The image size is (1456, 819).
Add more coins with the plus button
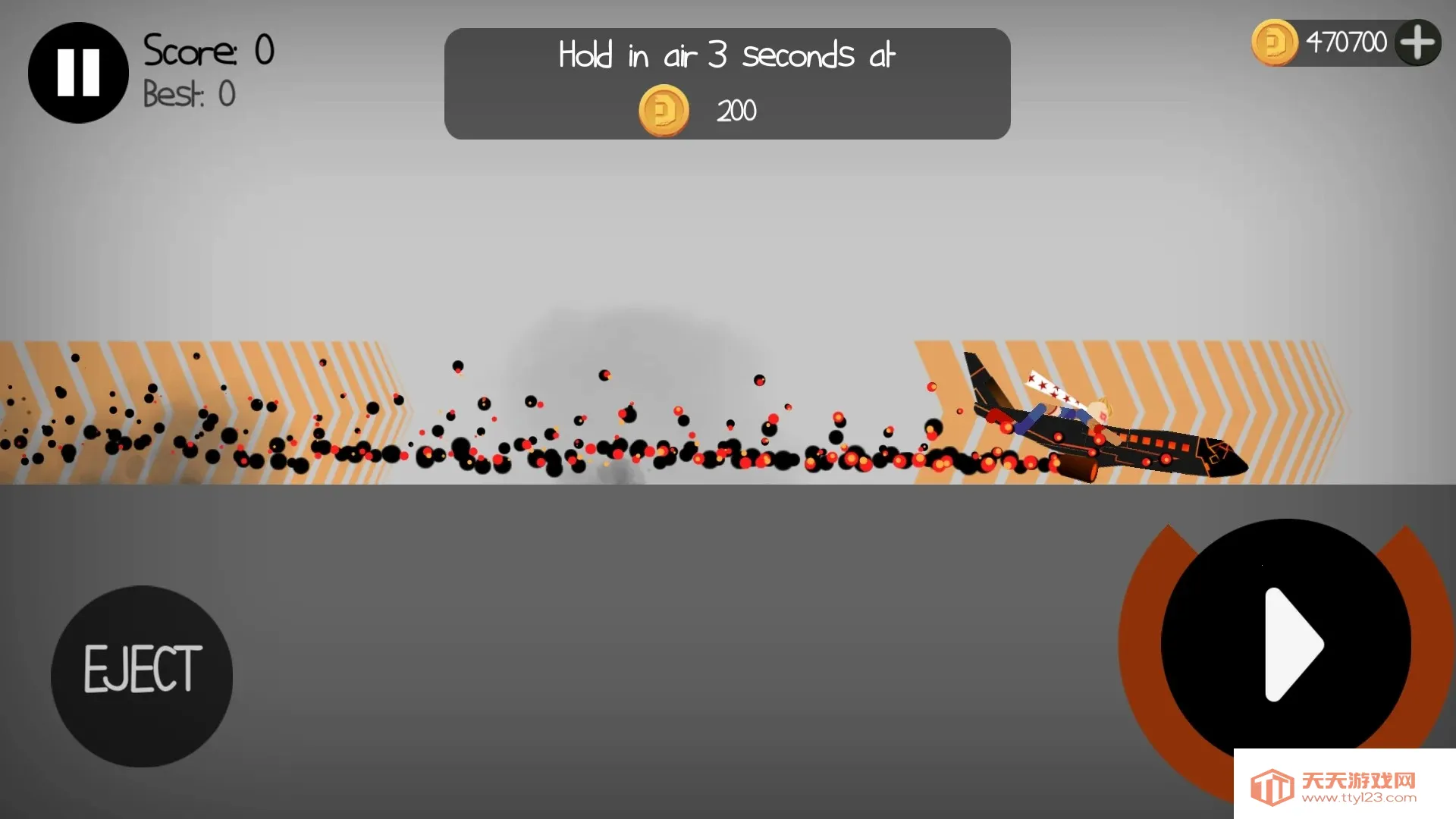(x=1417, y=42)
